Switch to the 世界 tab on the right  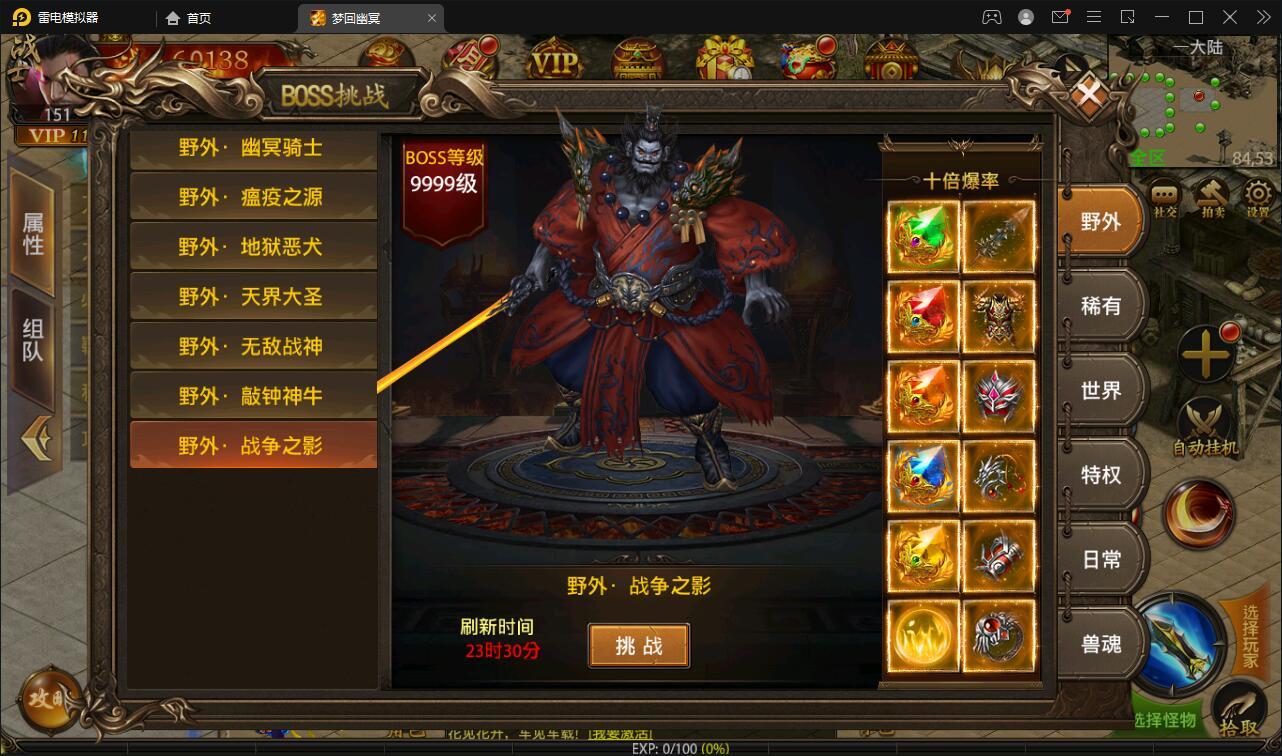point(1102,390)
